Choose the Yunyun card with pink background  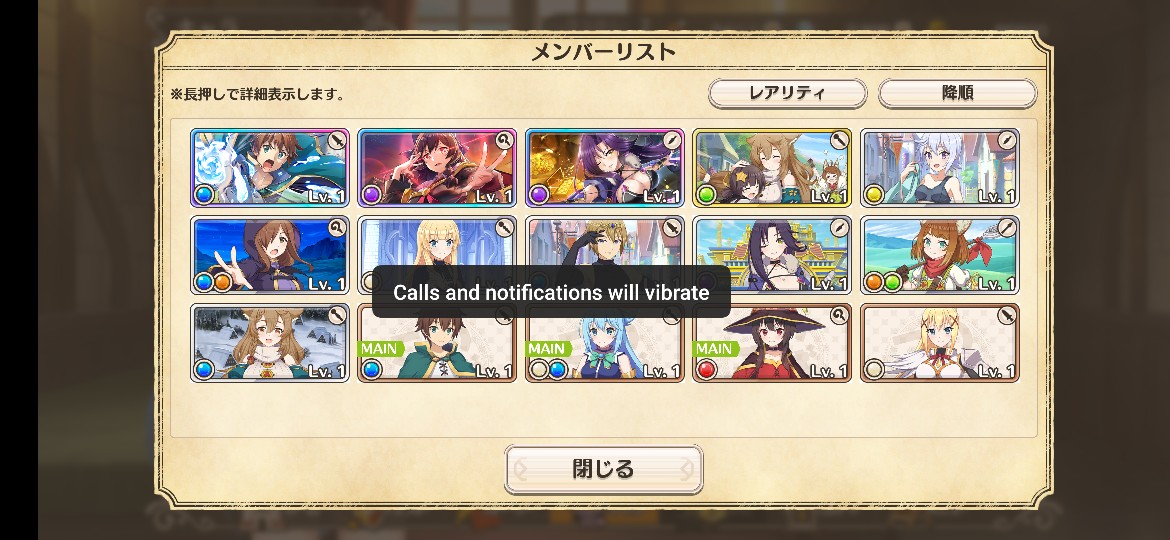point(437,167)
